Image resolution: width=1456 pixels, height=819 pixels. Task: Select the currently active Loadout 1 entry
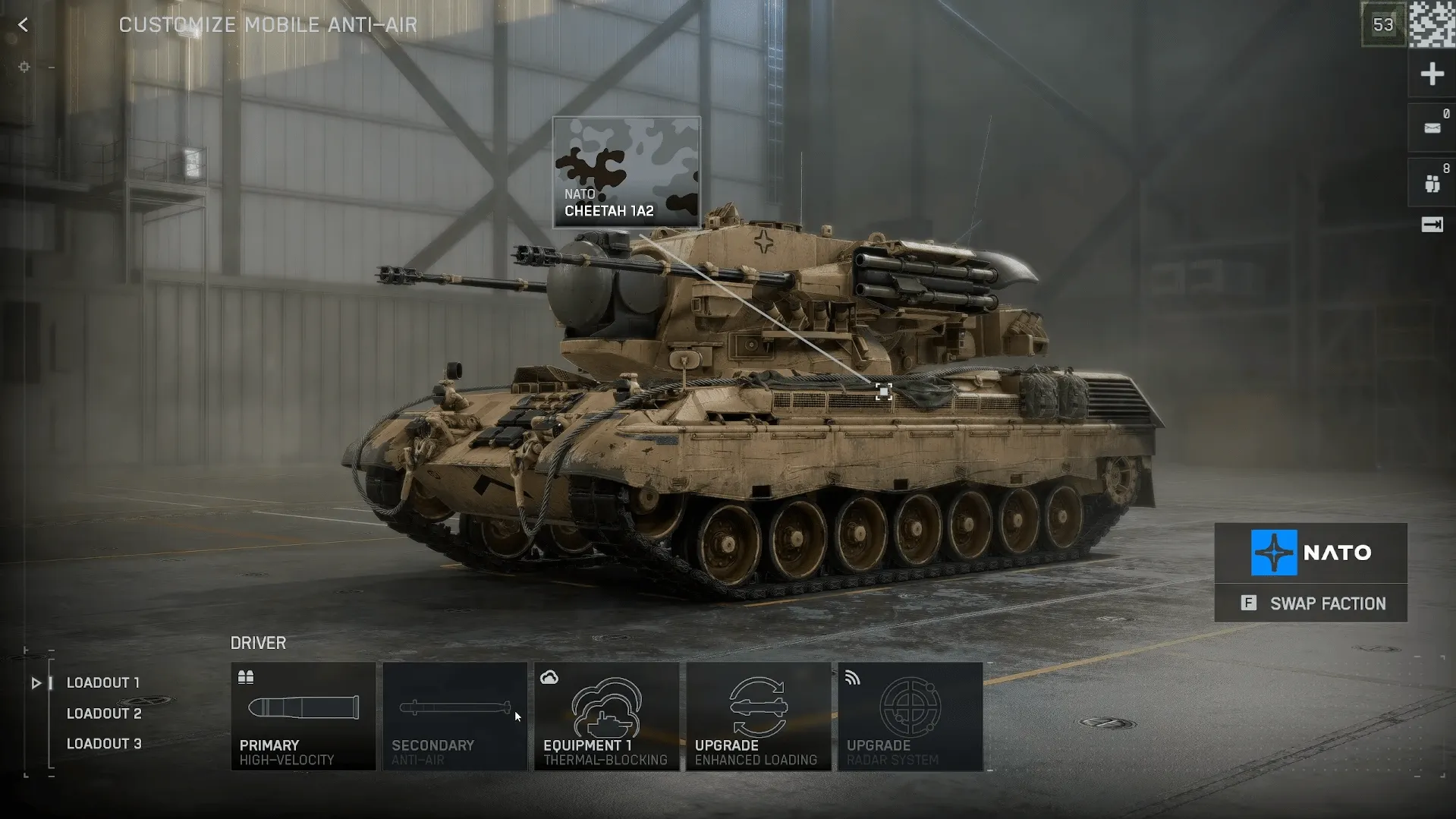(x=102, y=682)
